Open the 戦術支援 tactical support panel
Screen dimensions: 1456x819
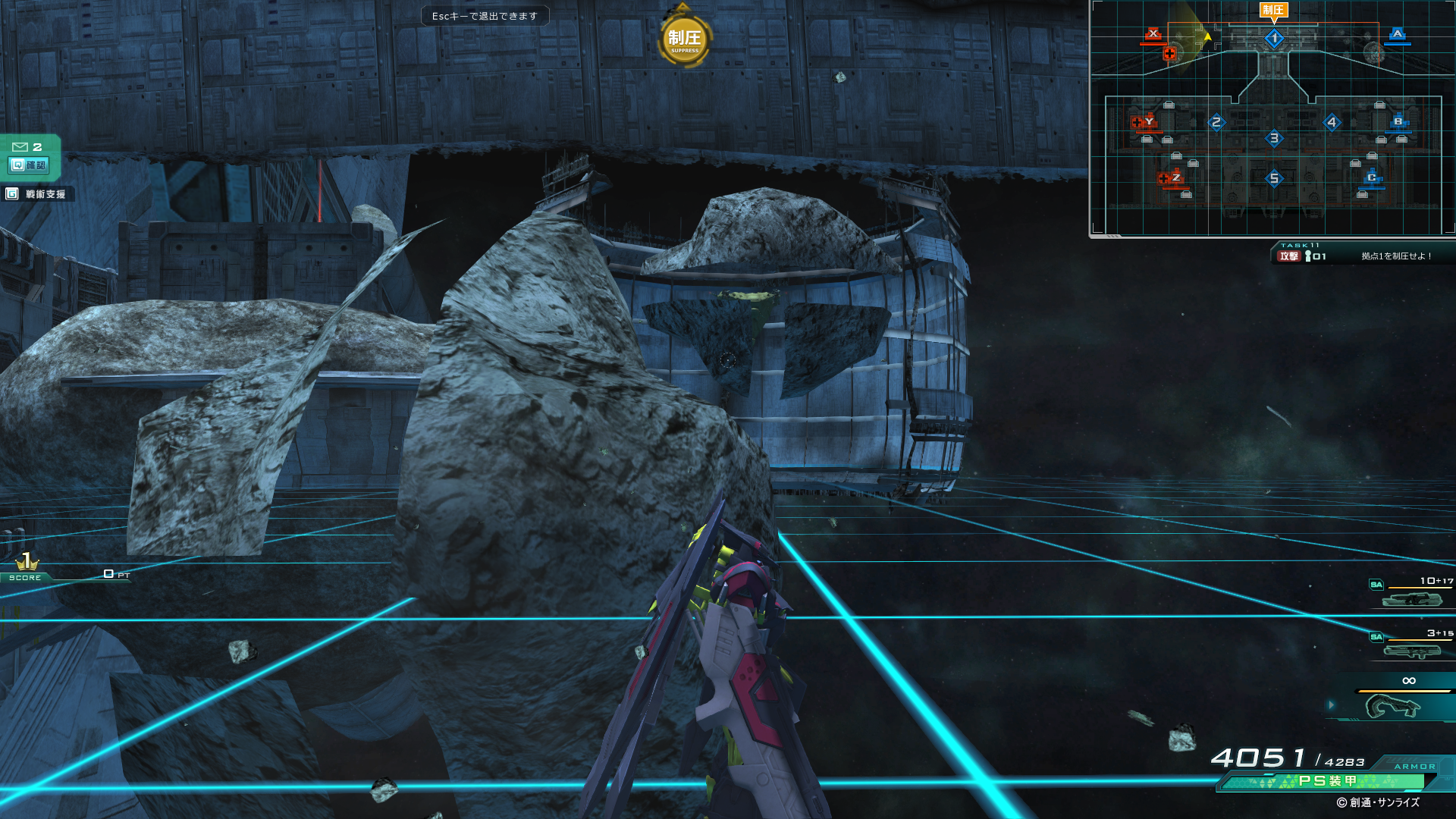point(36,194)
